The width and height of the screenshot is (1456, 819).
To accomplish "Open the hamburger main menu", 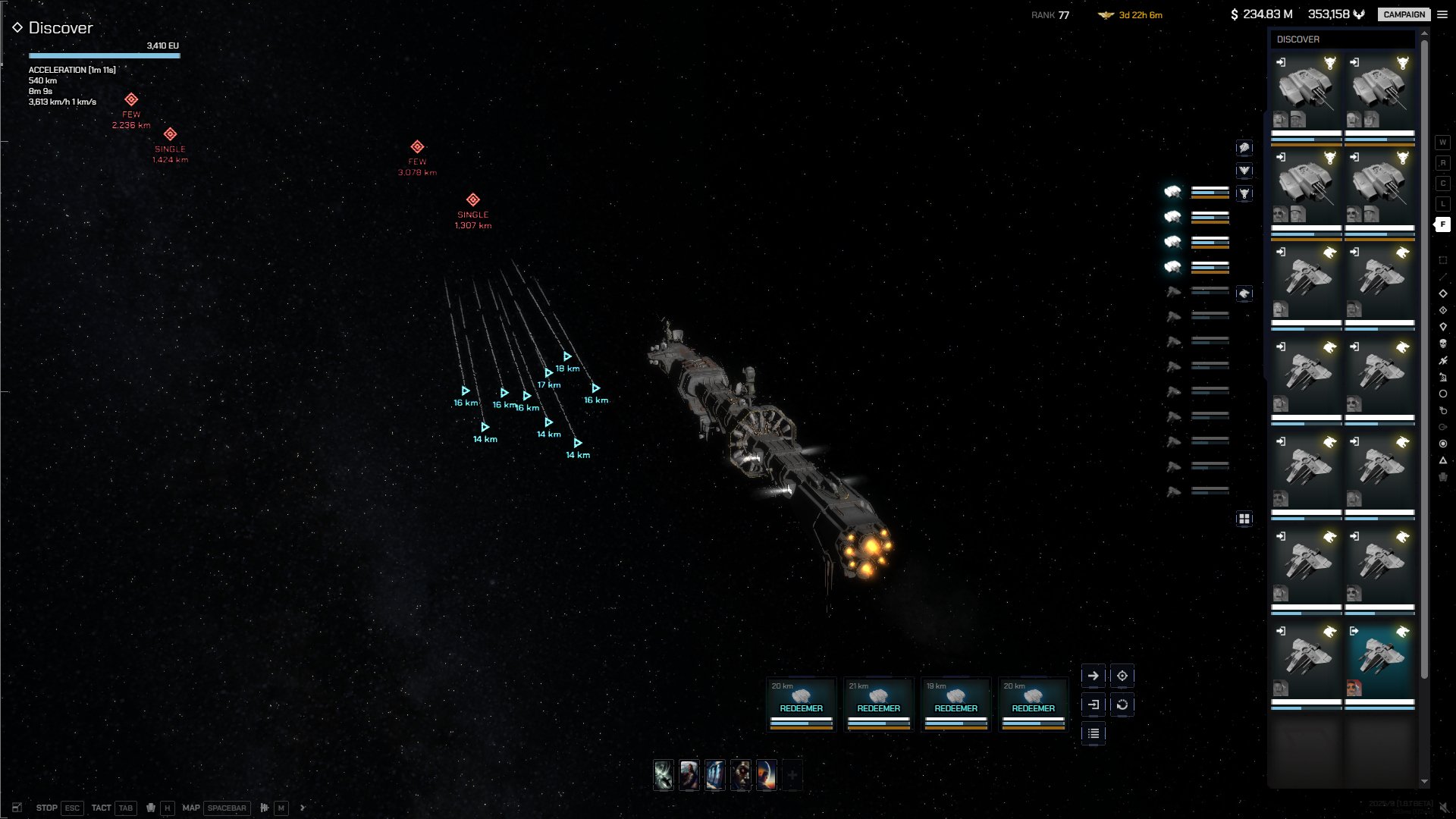I will tap(1442, 14).
